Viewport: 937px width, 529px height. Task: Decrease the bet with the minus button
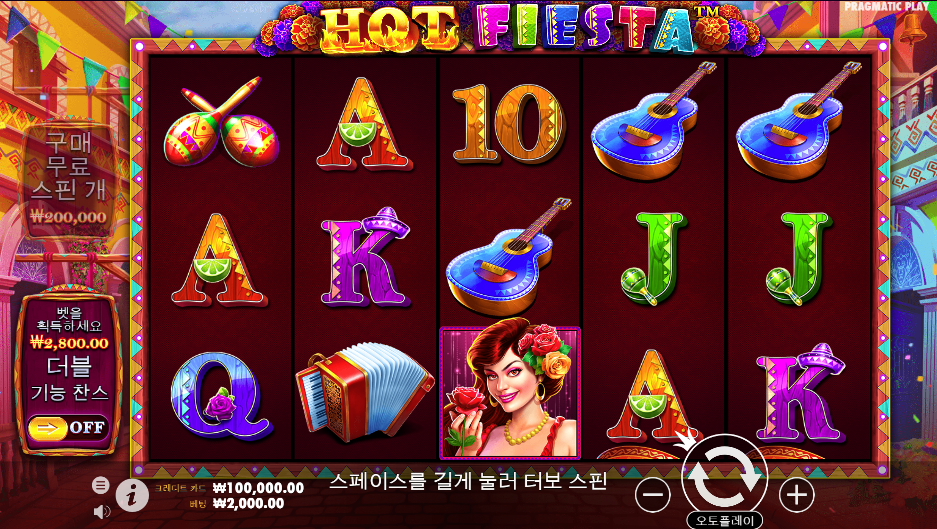pos(653,493)
